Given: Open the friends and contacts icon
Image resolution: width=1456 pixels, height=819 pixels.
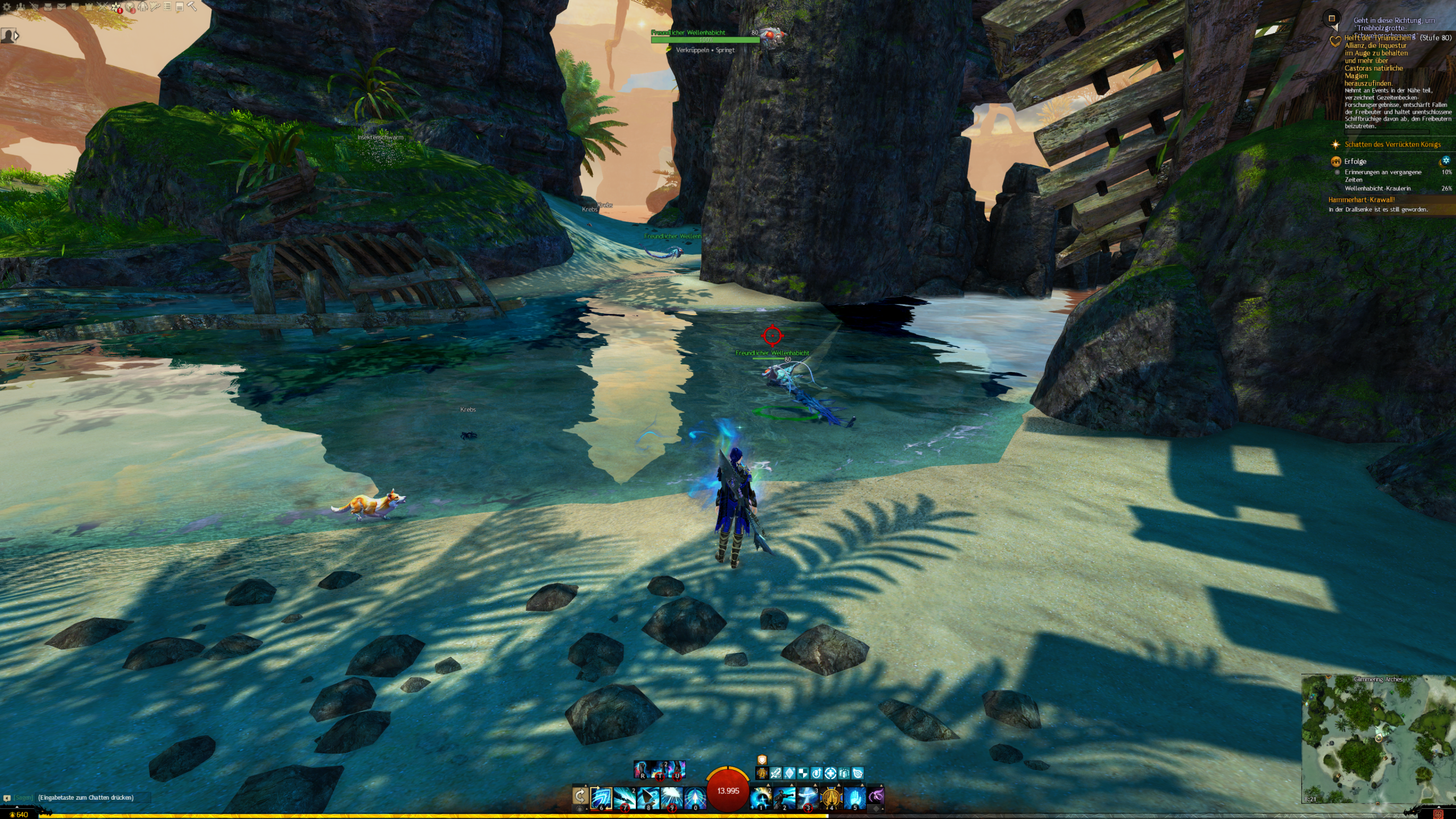Looking at the screenshot, I should [x=20, y=7].
